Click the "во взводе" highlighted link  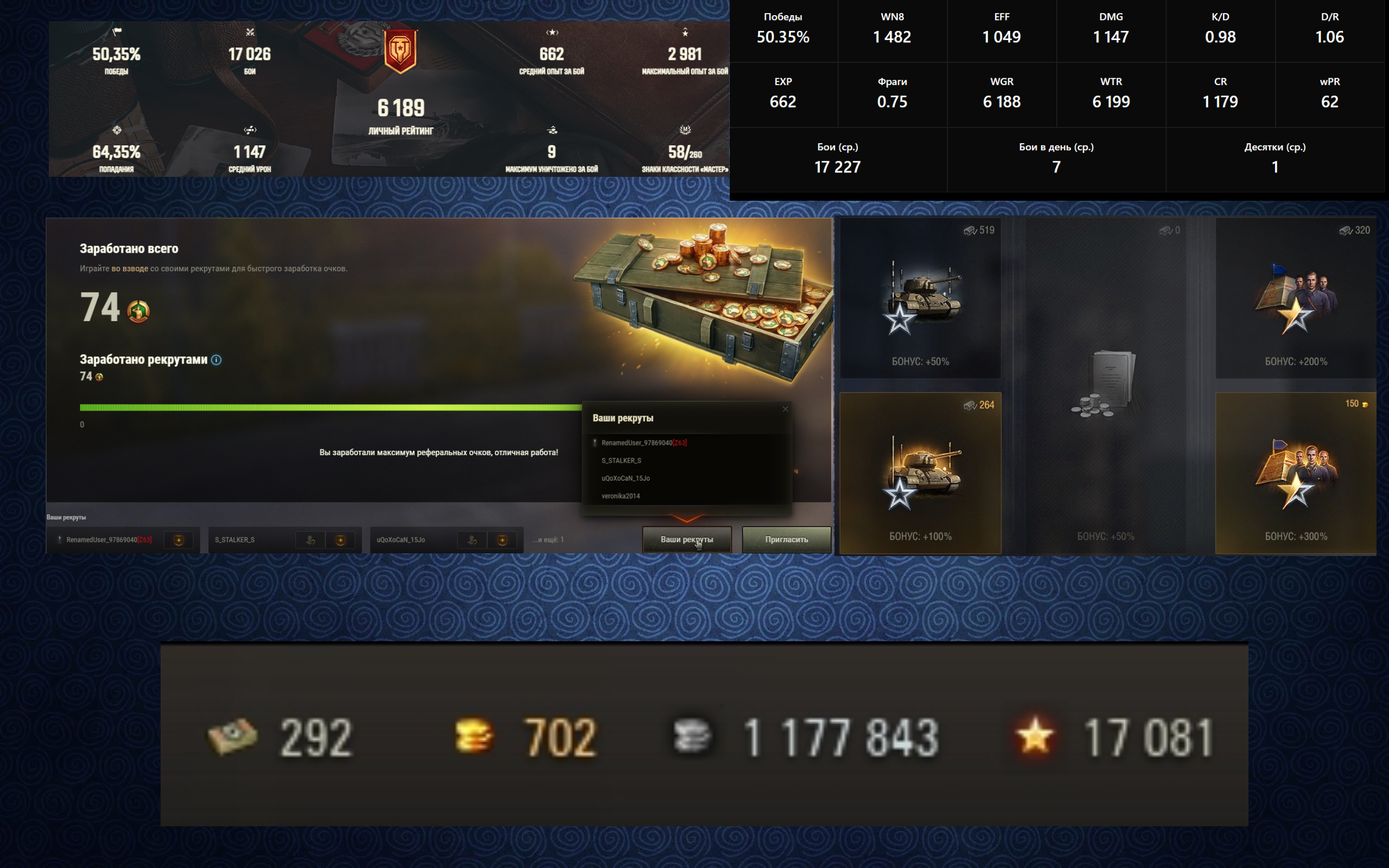pos(130,269)
